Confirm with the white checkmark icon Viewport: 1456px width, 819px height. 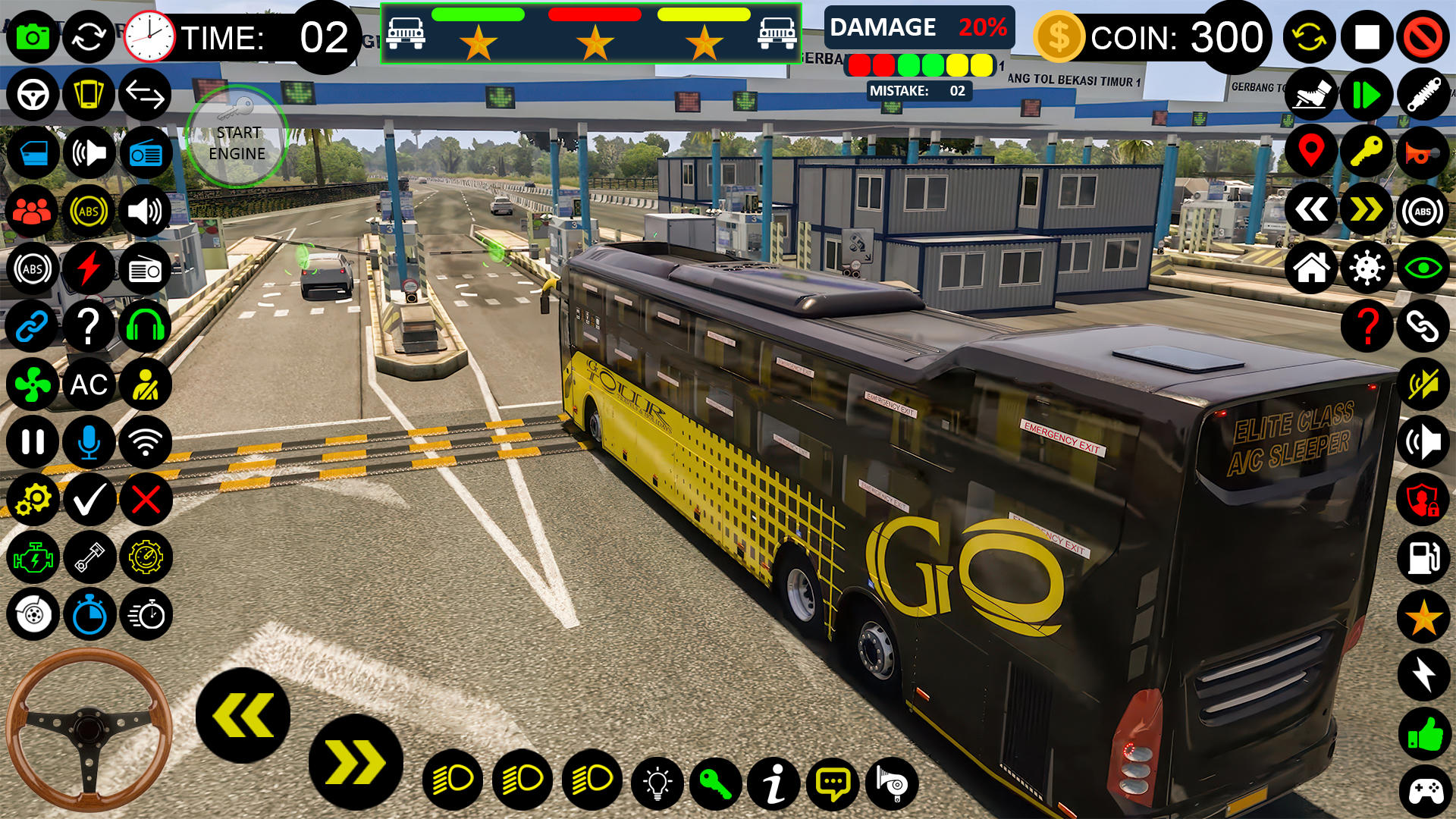(x=89, y=500)
